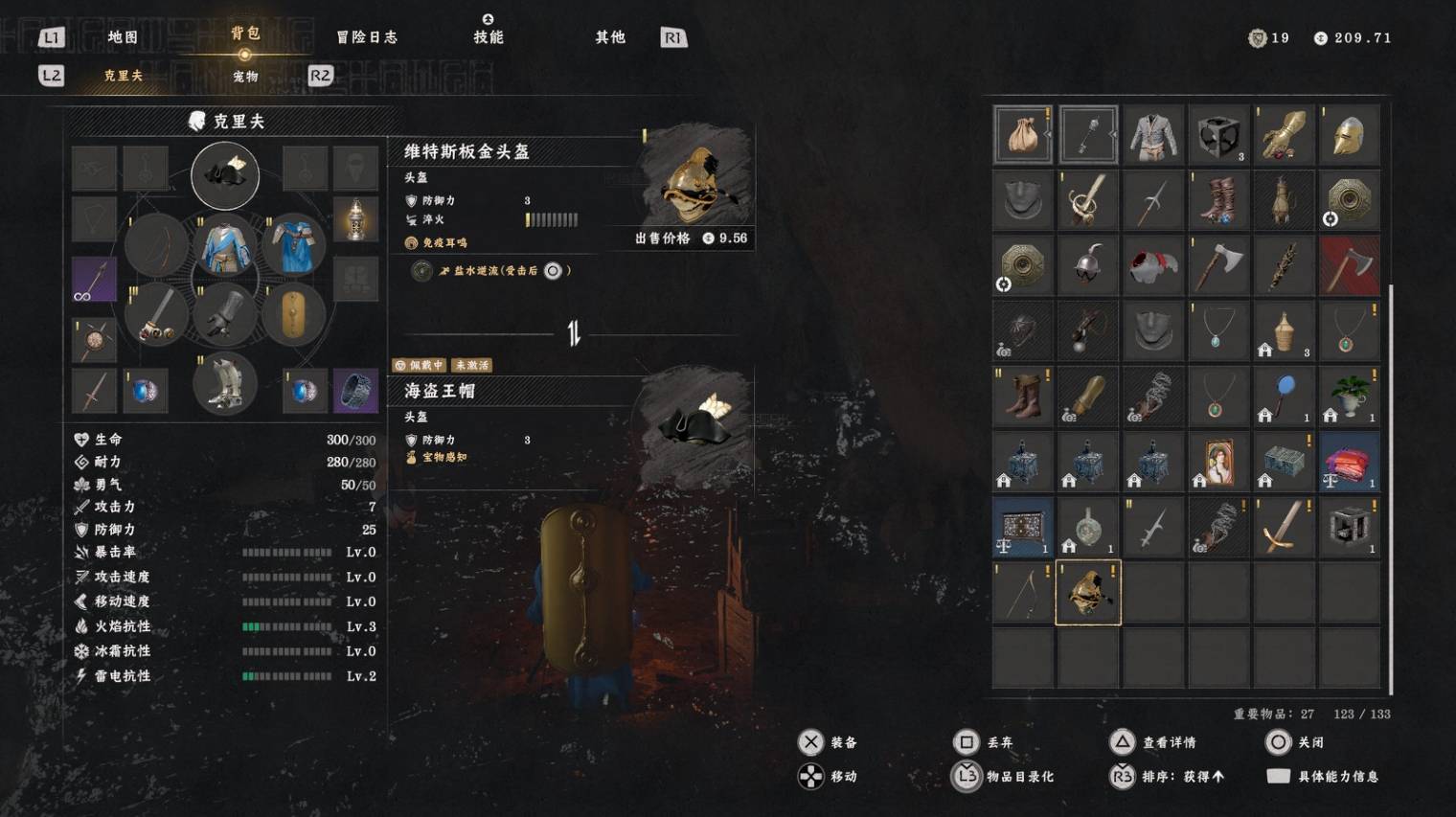
Task: Click the equipped golden shield slot
Action: [x=293, y=314]
